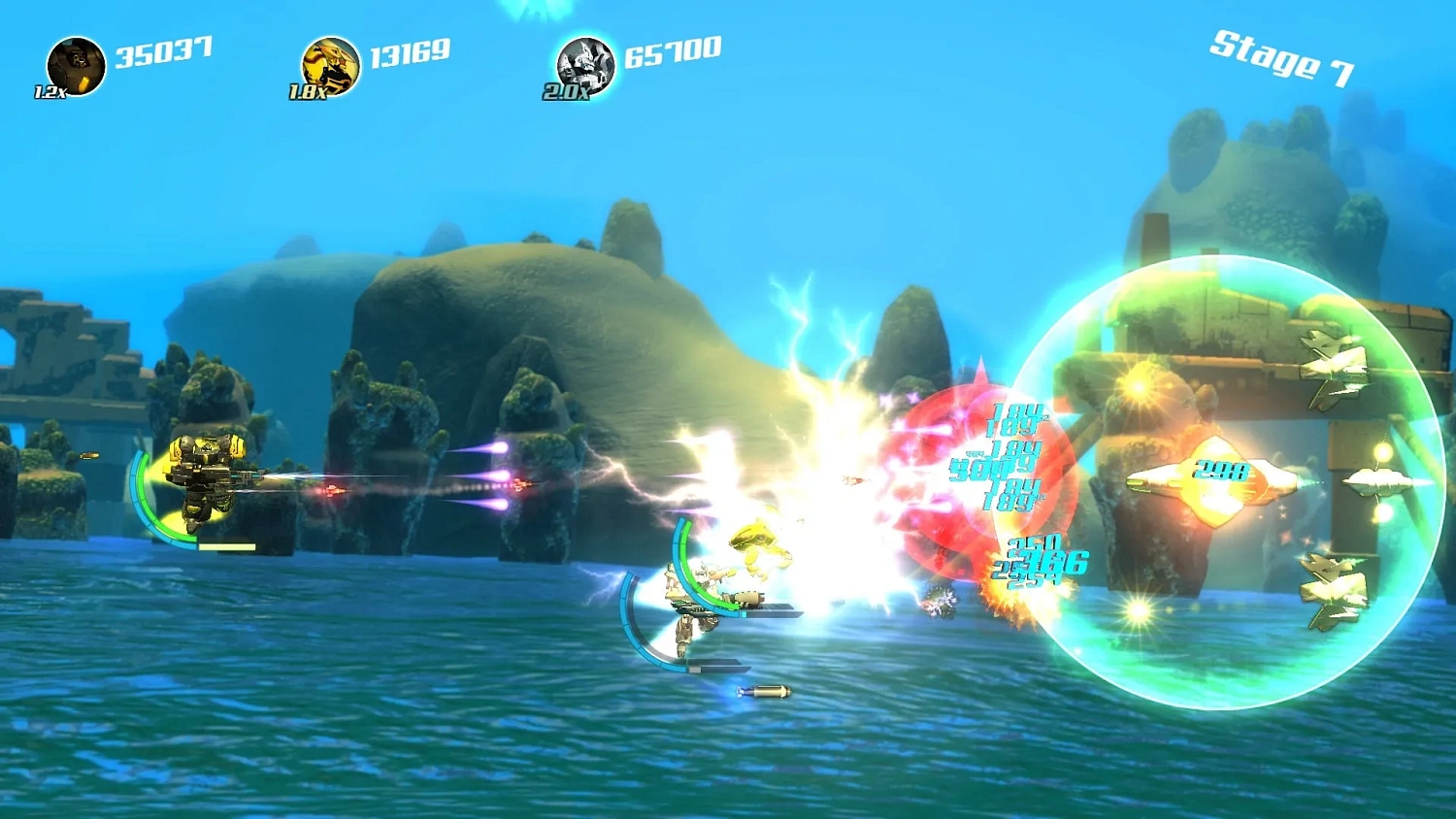
Task: Click the silver mech portrait icon beside 65700
Action: 585,61
